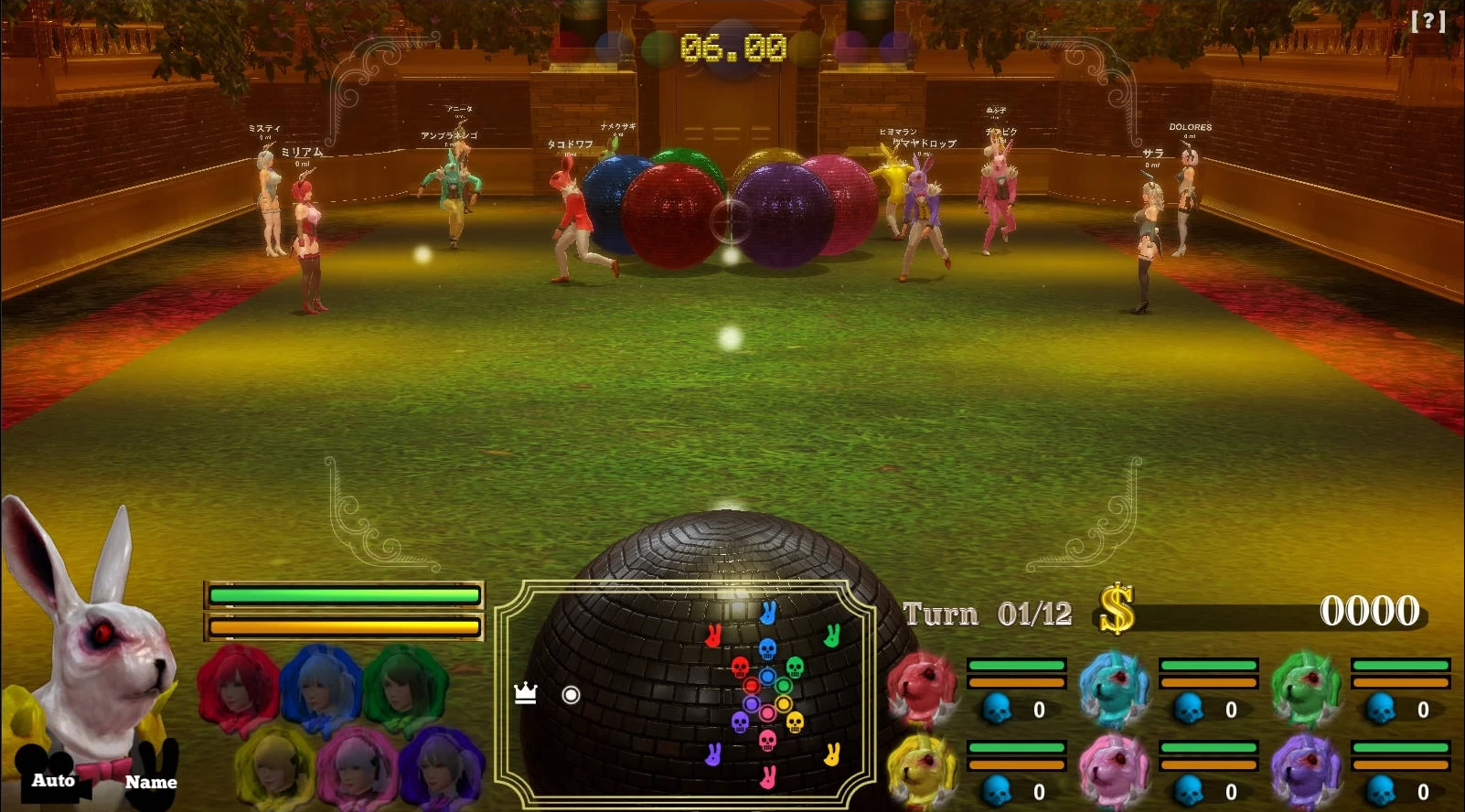Toggle the Name display

[151, 783]
